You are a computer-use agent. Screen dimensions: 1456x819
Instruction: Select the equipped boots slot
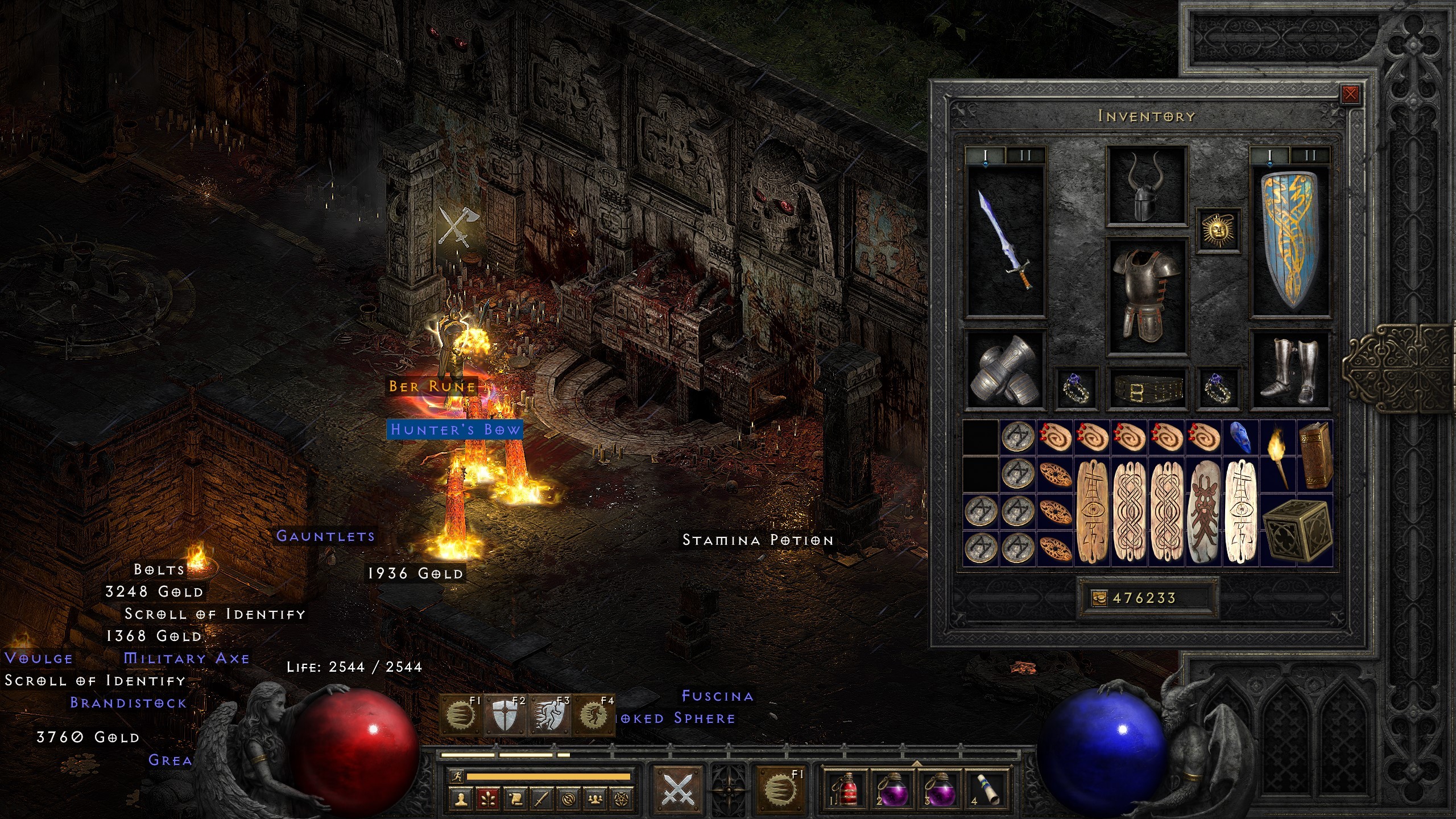[1290, 370]
